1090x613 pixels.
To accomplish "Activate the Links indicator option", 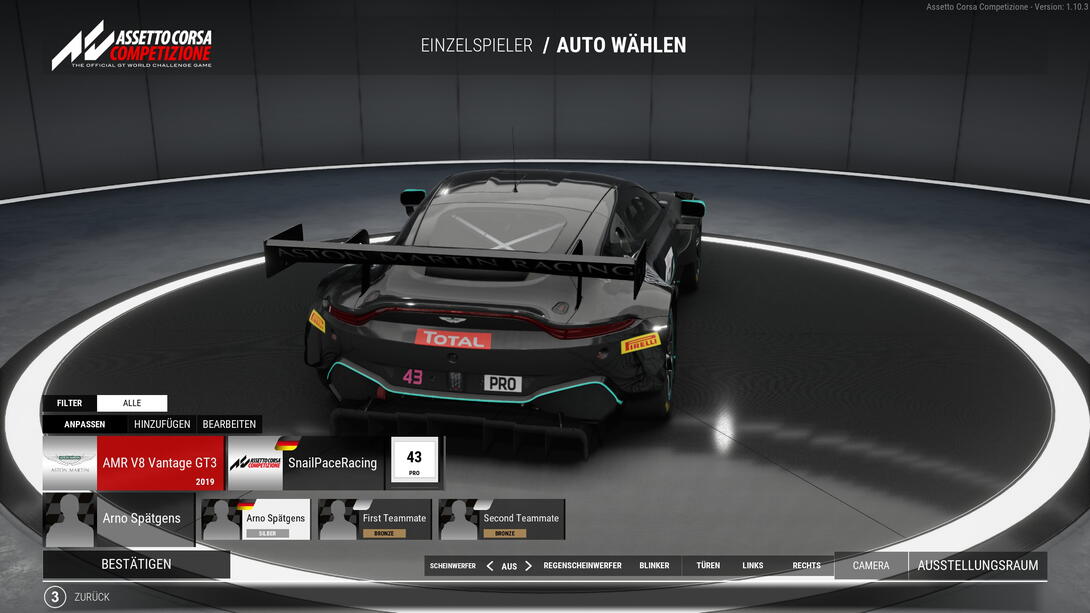I will coord(753,566).
